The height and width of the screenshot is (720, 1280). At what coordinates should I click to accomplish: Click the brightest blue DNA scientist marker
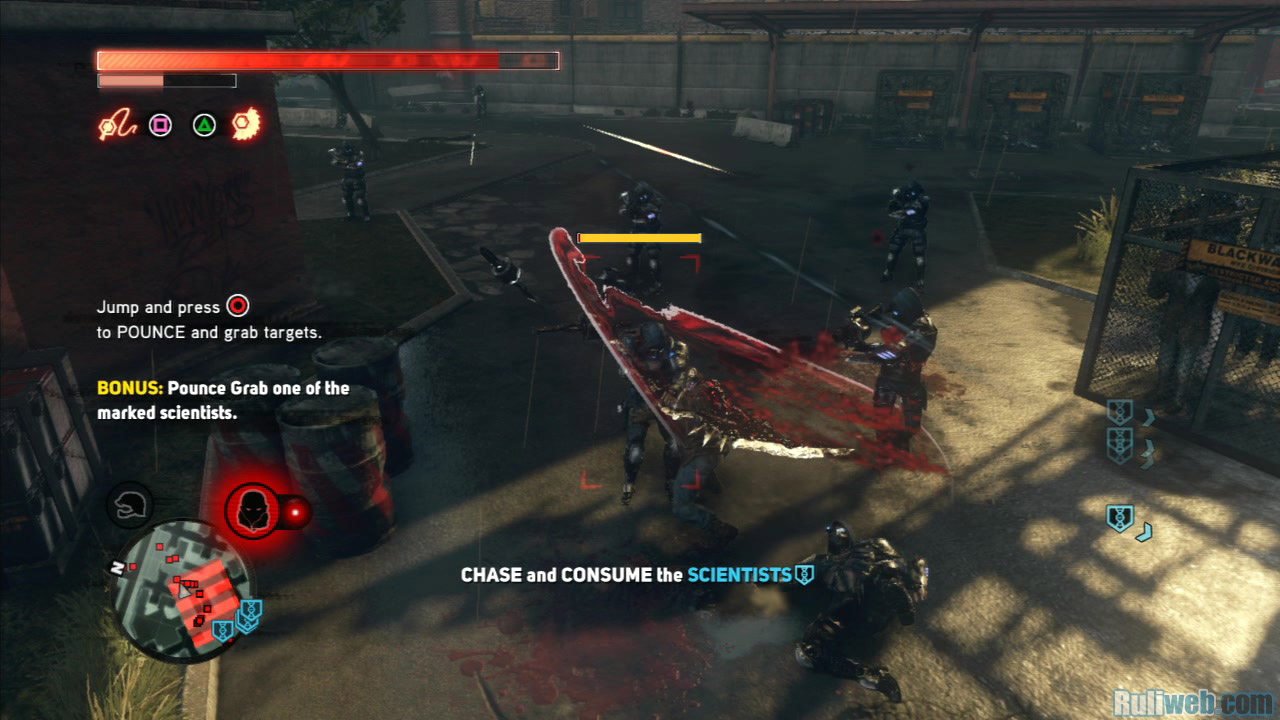tap(1120, 518)
